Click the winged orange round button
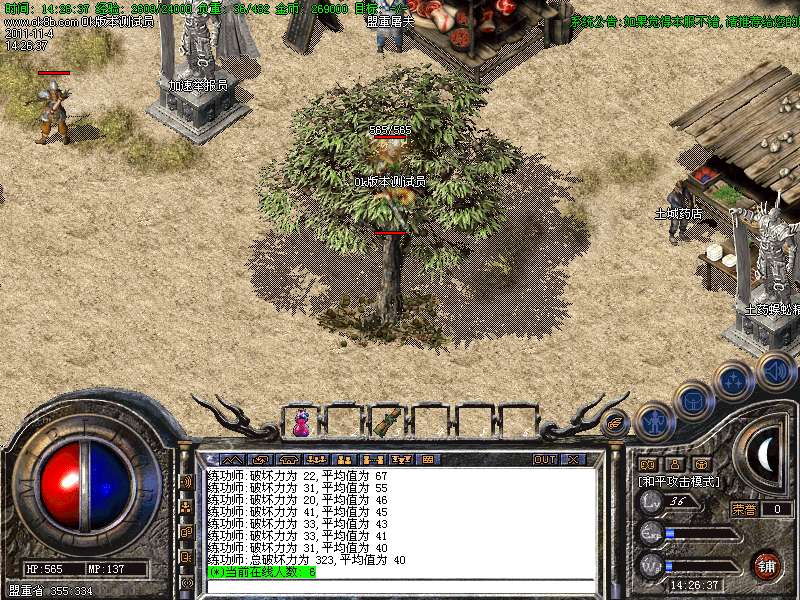The image size is (800, 600). (x=617, y=423)
